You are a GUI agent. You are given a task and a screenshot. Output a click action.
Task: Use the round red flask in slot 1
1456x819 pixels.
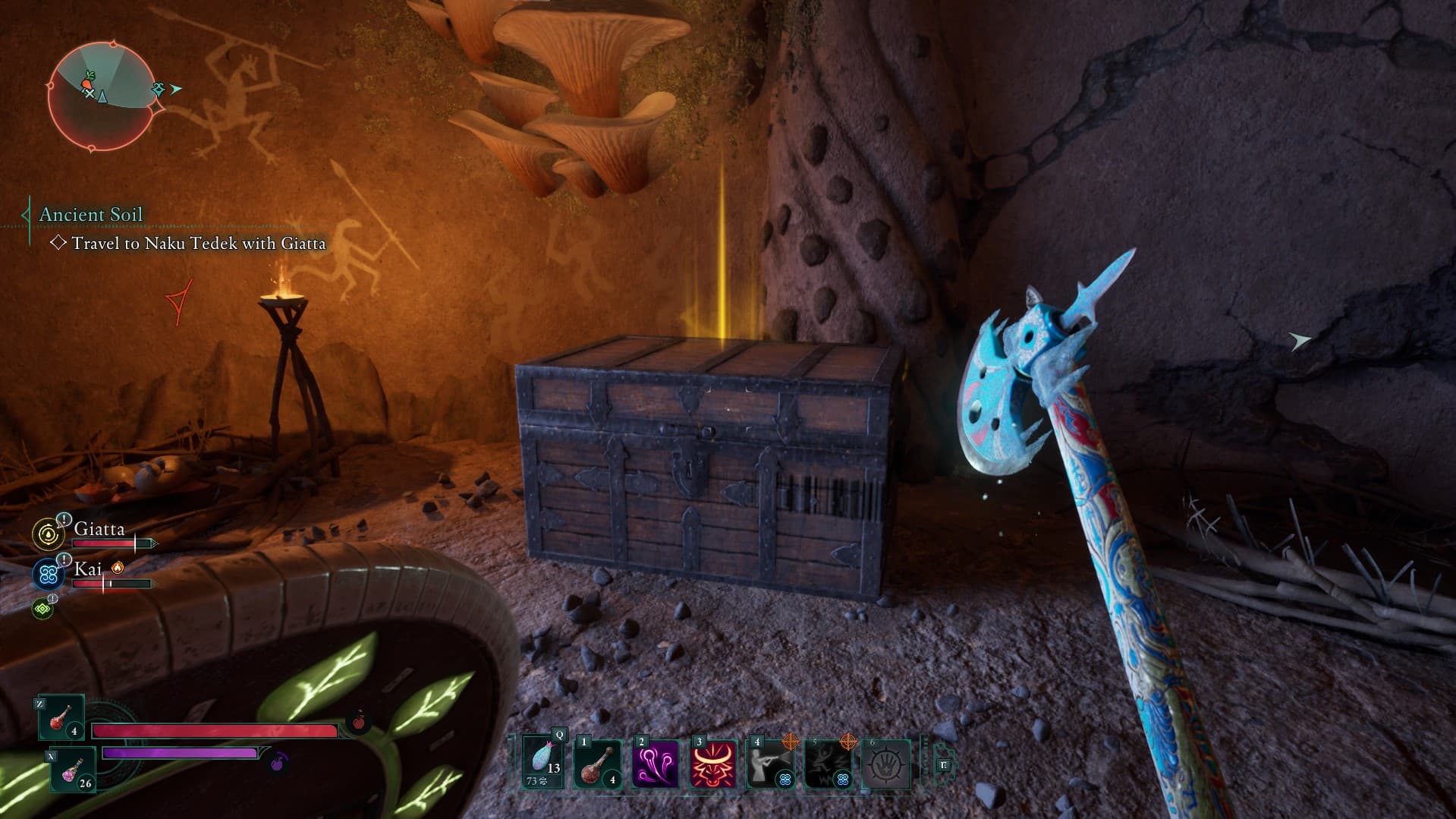pos(598,763)
